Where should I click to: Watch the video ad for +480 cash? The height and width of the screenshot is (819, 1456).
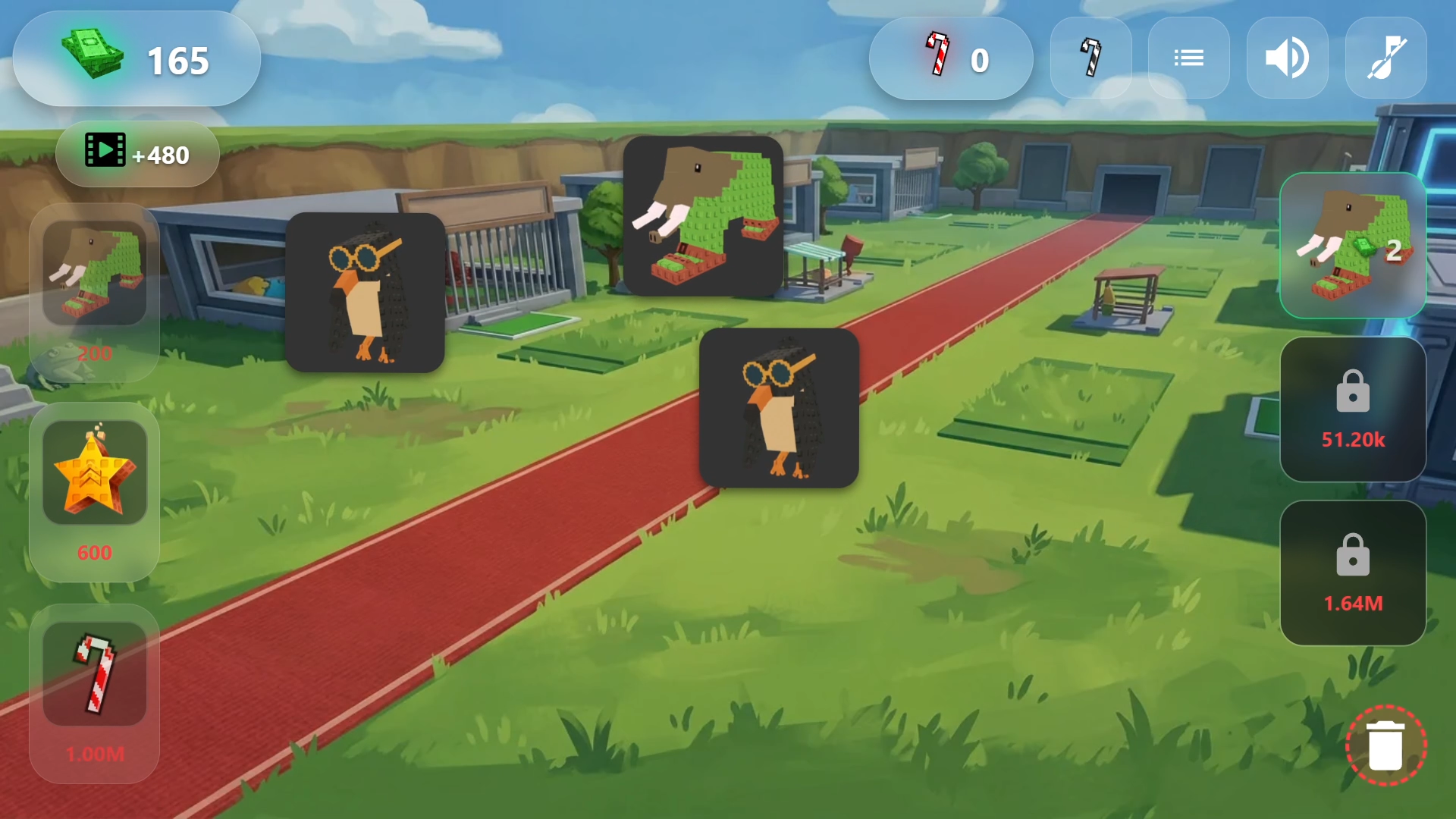tap(137, 154)
